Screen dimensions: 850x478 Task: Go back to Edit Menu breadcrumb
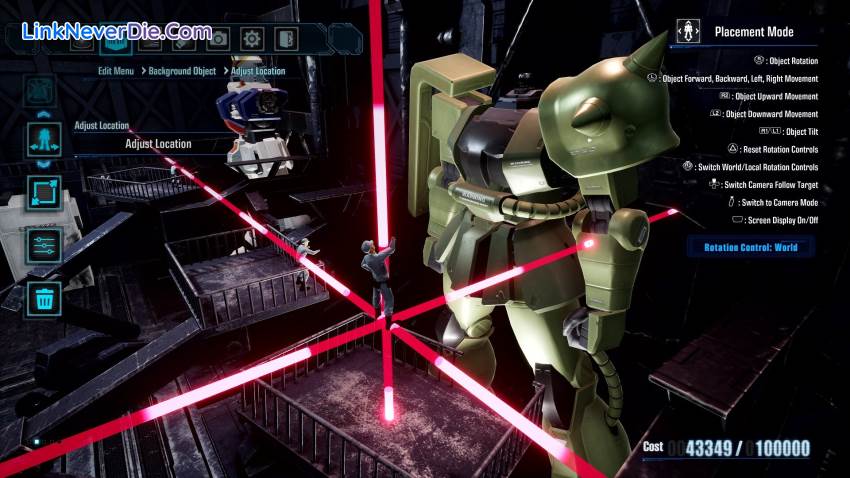[x=118, y=72]
